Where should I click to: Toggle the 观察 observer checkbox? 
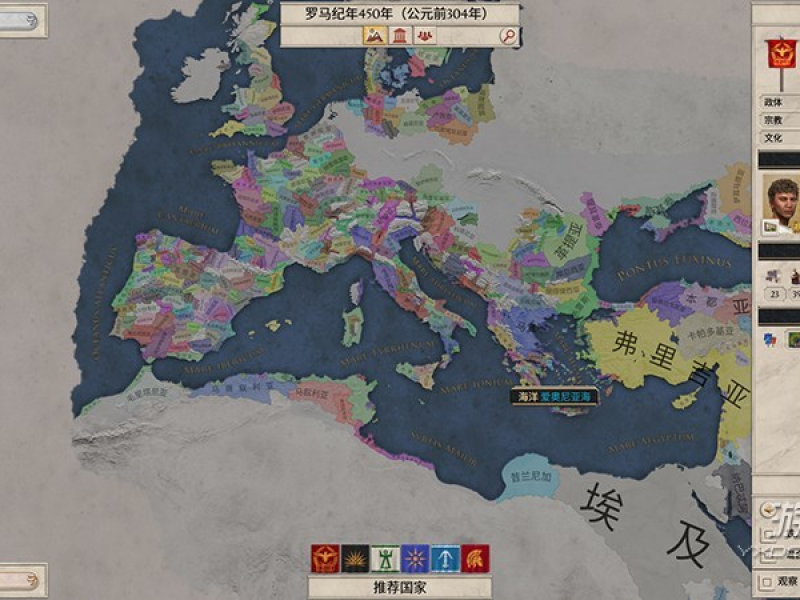coord(767,581)
